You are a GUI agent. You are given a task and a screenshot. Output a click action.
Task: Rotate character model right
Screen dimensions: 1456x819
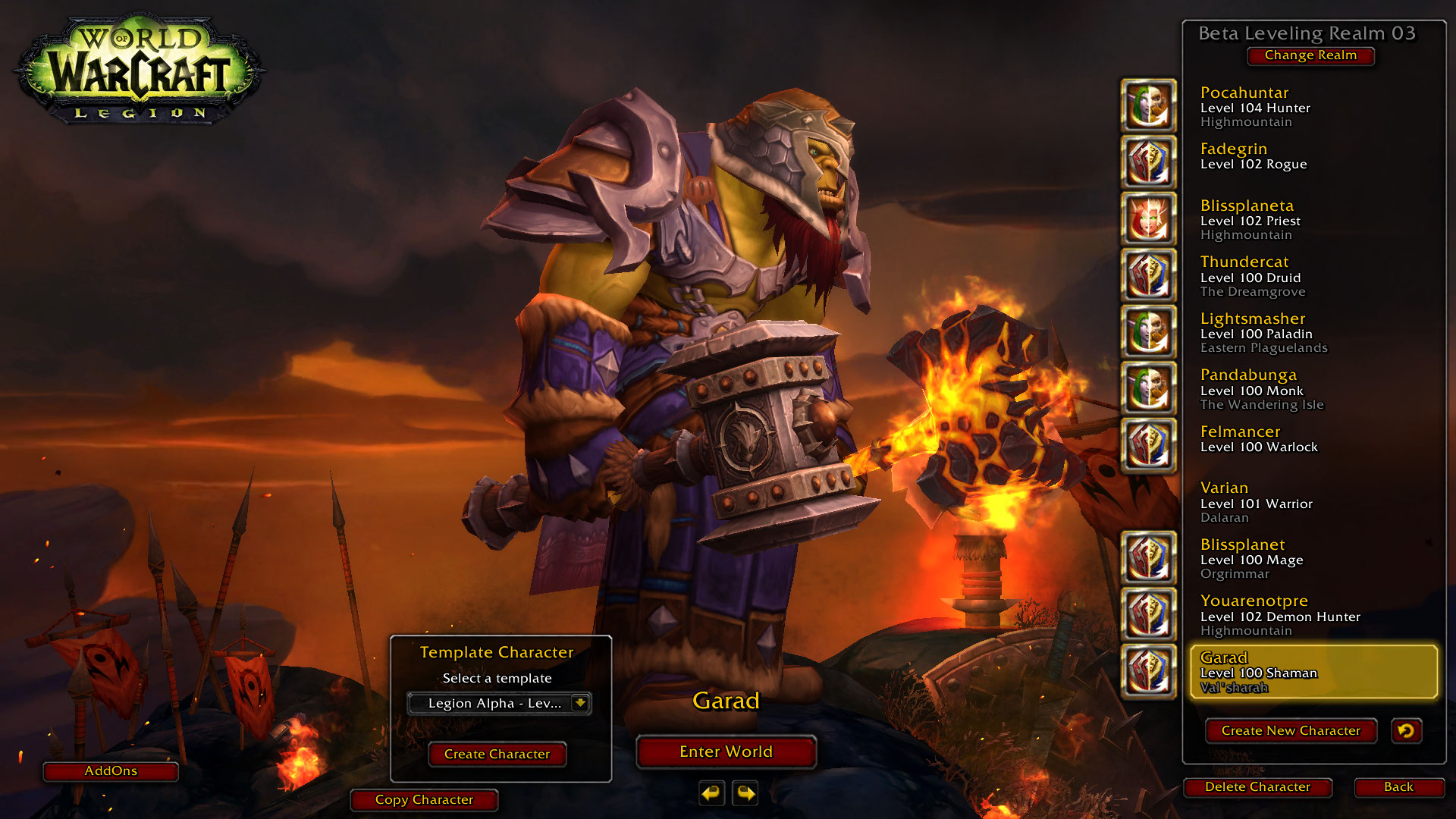746,793
